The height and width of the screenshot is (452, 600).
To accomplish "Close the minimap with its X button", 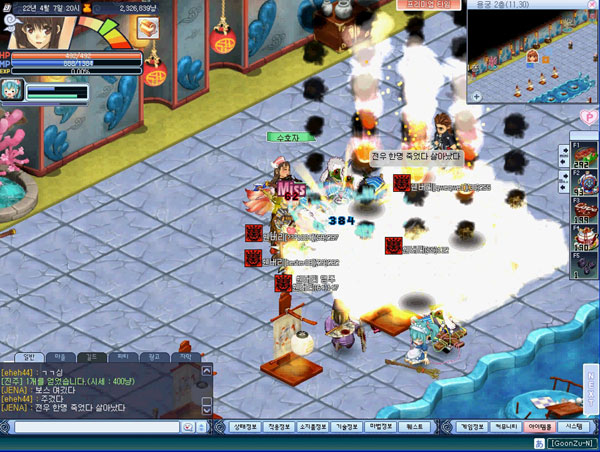I will [x=593, y=5].
